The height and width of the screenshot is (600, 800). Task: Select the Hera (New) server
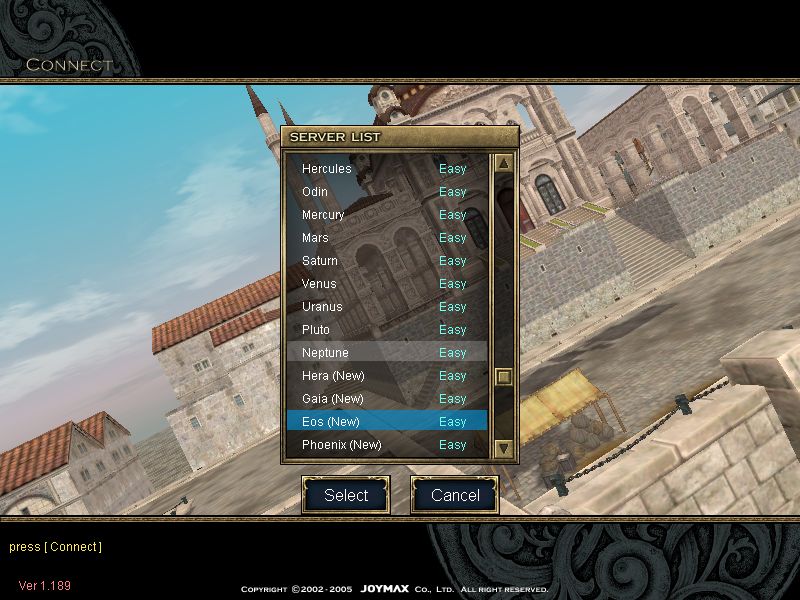pyautogui.click(x=385, y=376)
